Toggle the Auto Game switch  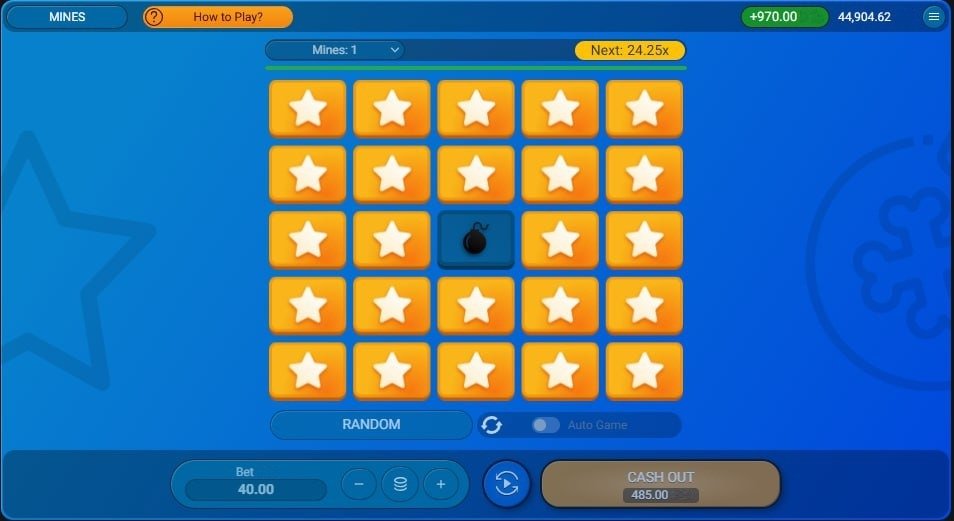click(545, 425)
